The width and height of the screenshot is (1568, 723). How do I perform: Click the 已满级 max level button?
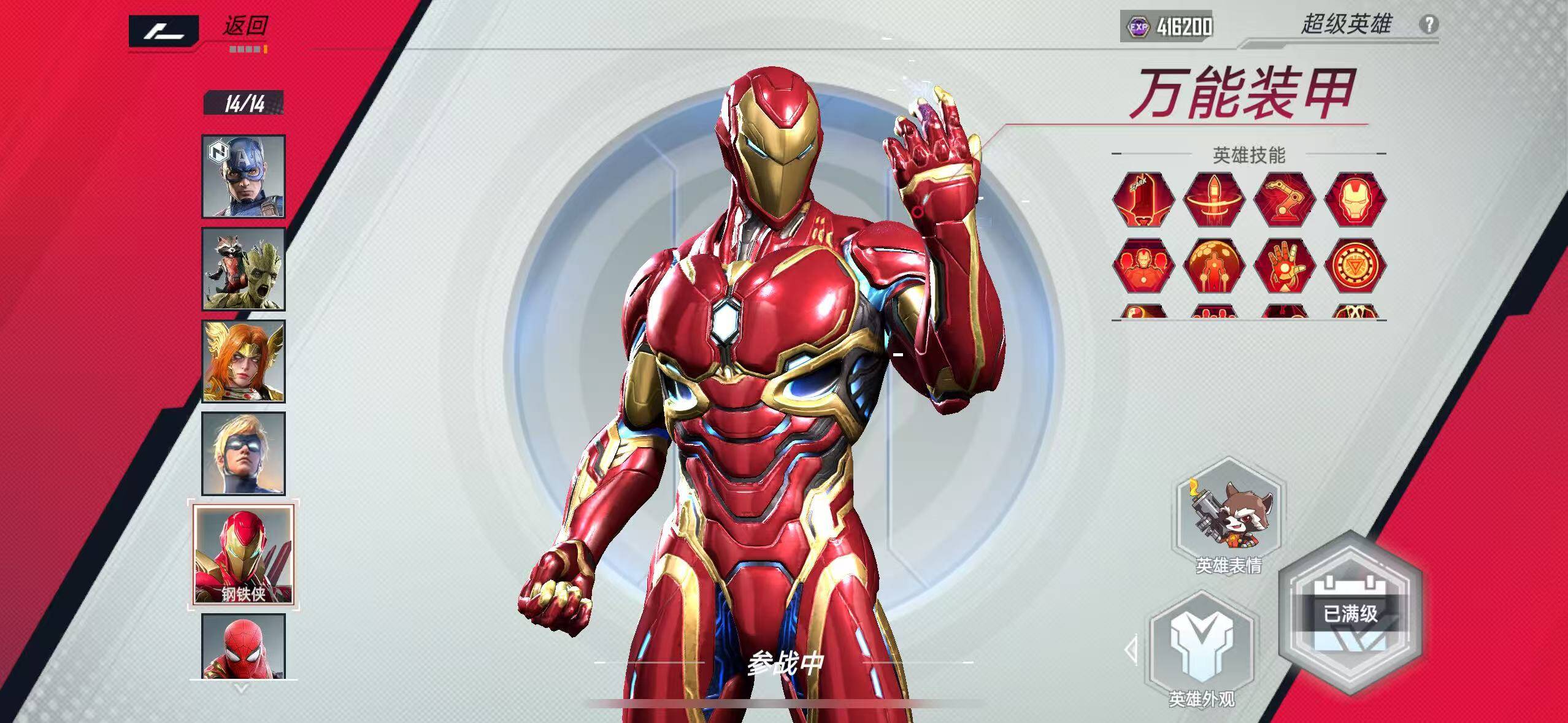[x=1350, y=614]
